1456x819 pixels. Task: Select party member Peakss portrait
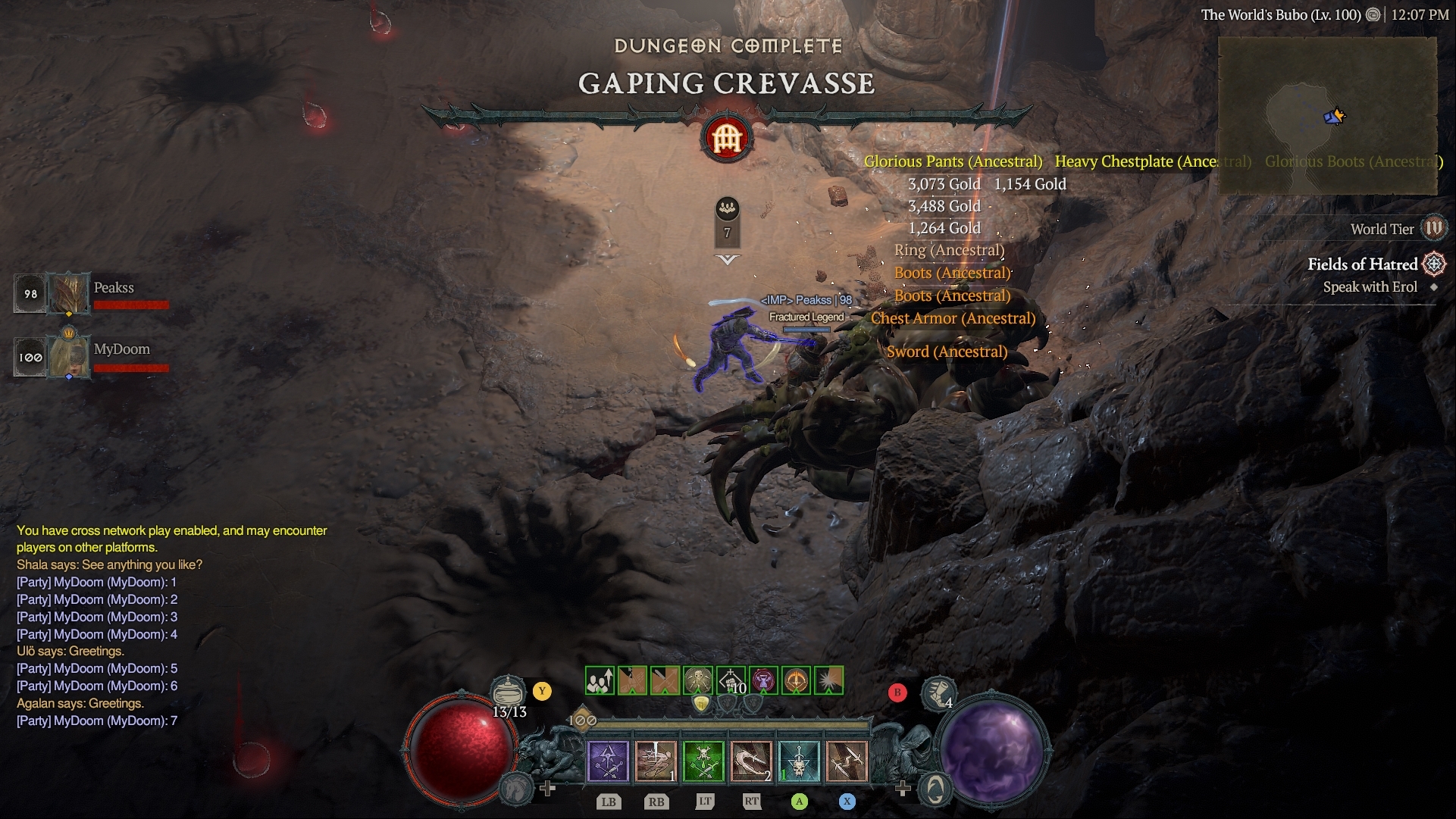[x=69, y=293]
